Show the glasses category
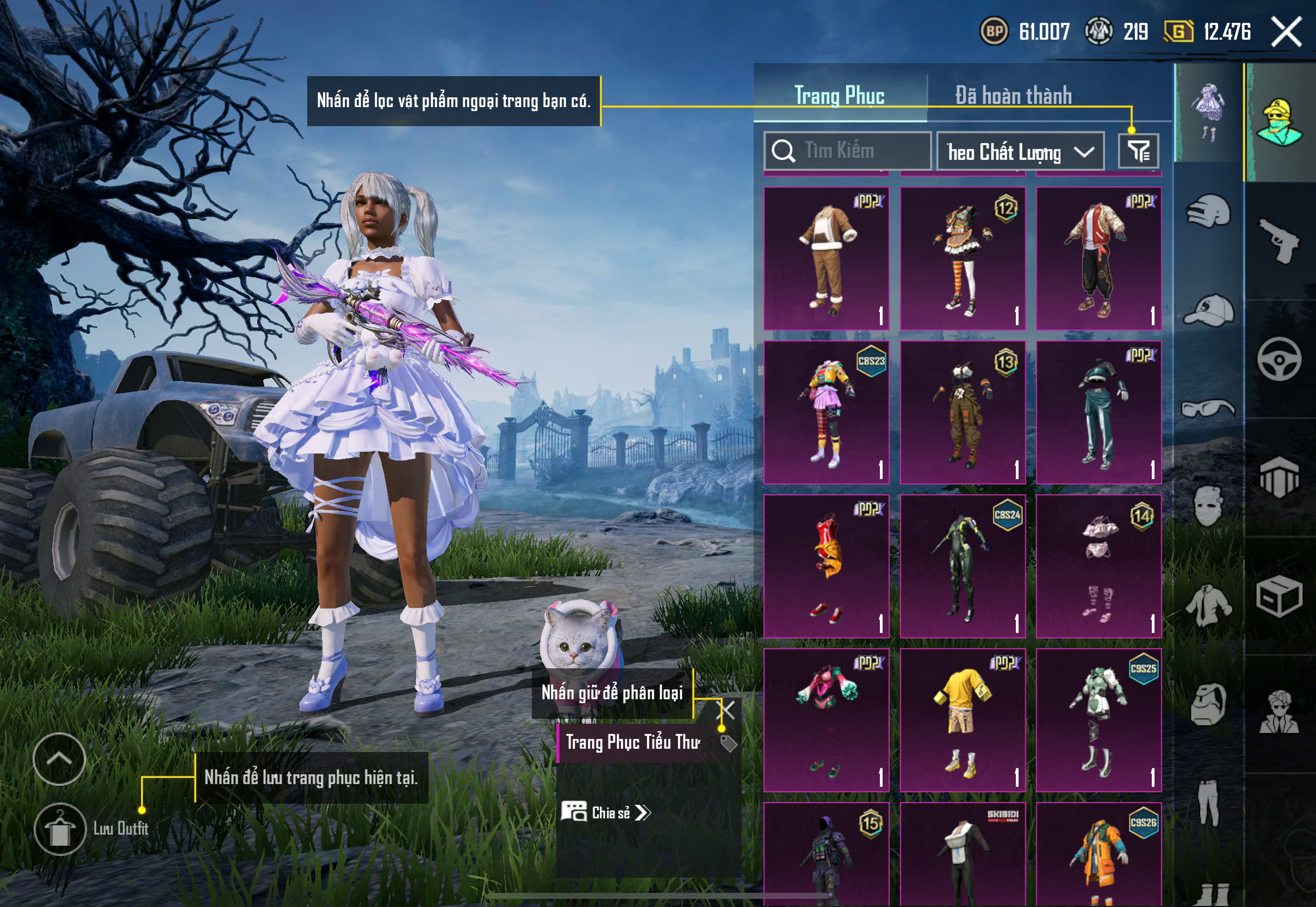 (x=1208, y=408)
